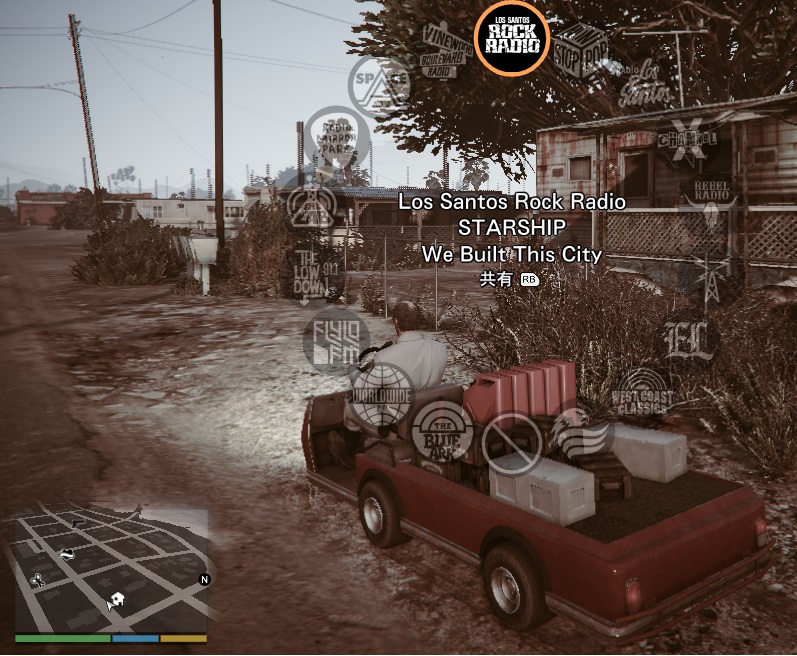797x656 pixels.
Task: Turn the radio off
Action: (511, 443)
